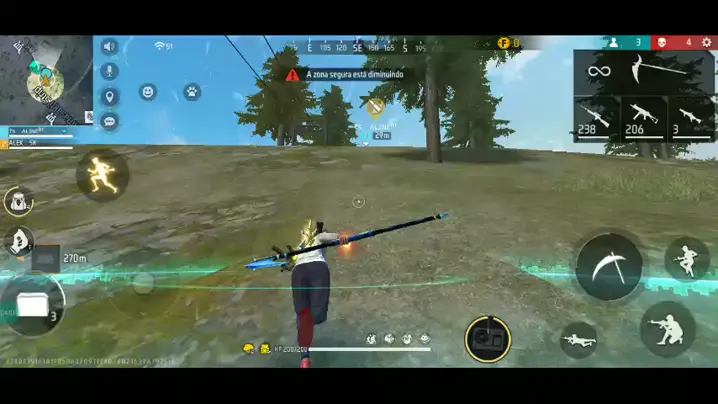The width and height of the screenshot is (718, 404).
Task: Switch to the rifle with 238 ammo
Action: click(596, 117)
